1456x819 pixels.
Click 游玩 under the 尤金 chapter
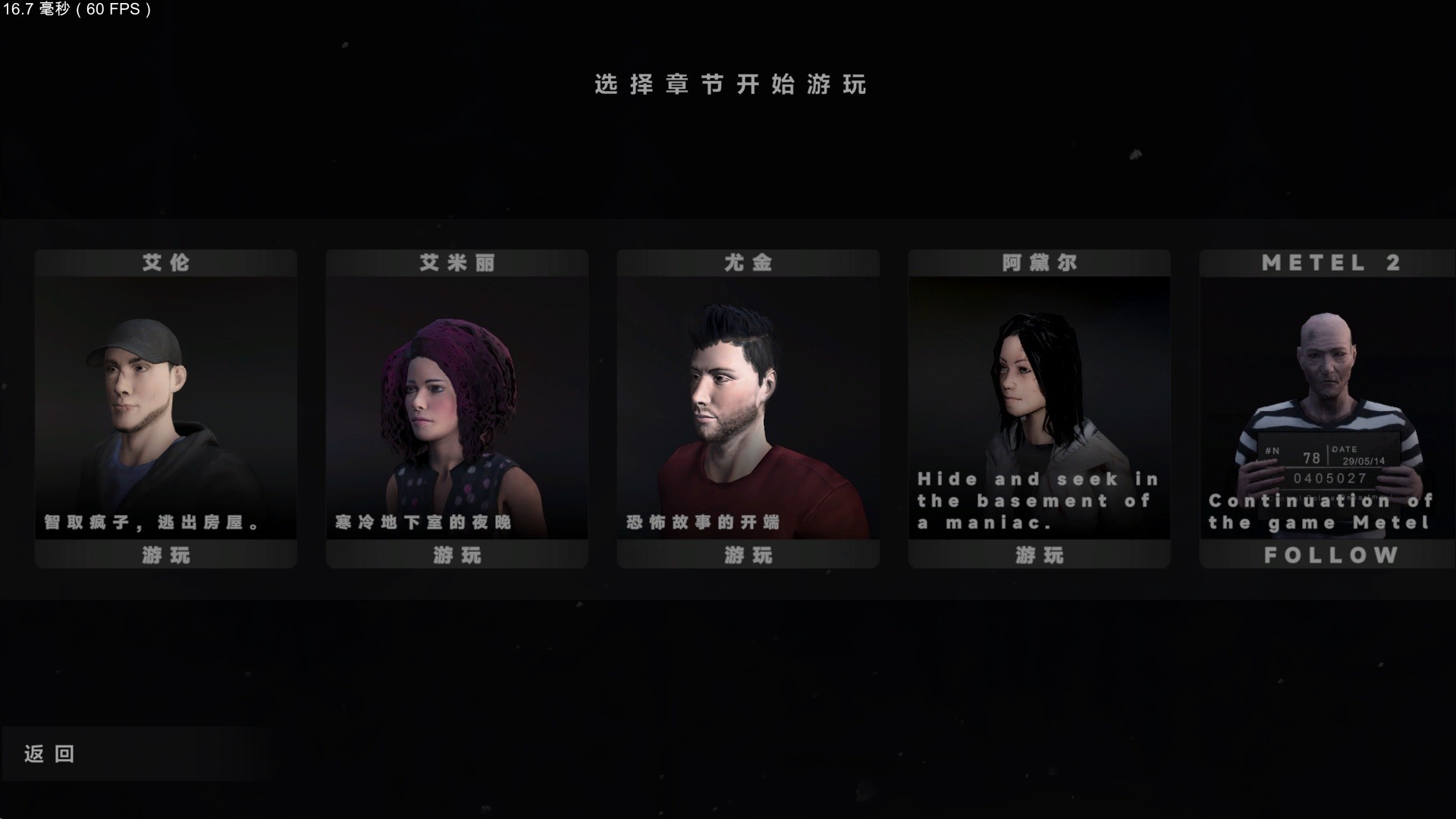748,555
